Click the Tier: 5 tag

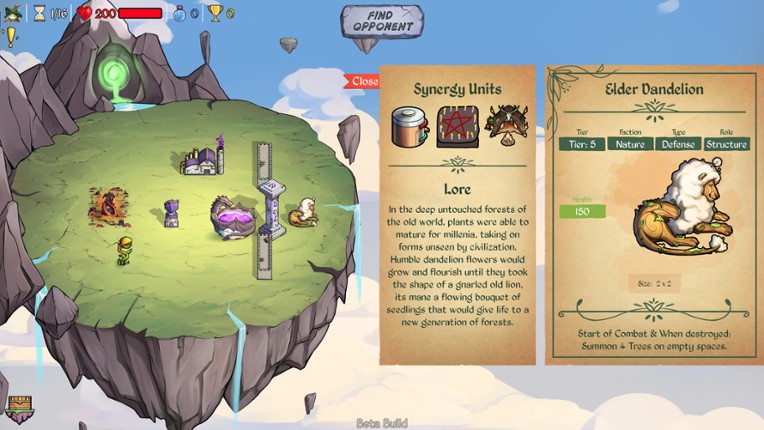[x=582, y=144]
